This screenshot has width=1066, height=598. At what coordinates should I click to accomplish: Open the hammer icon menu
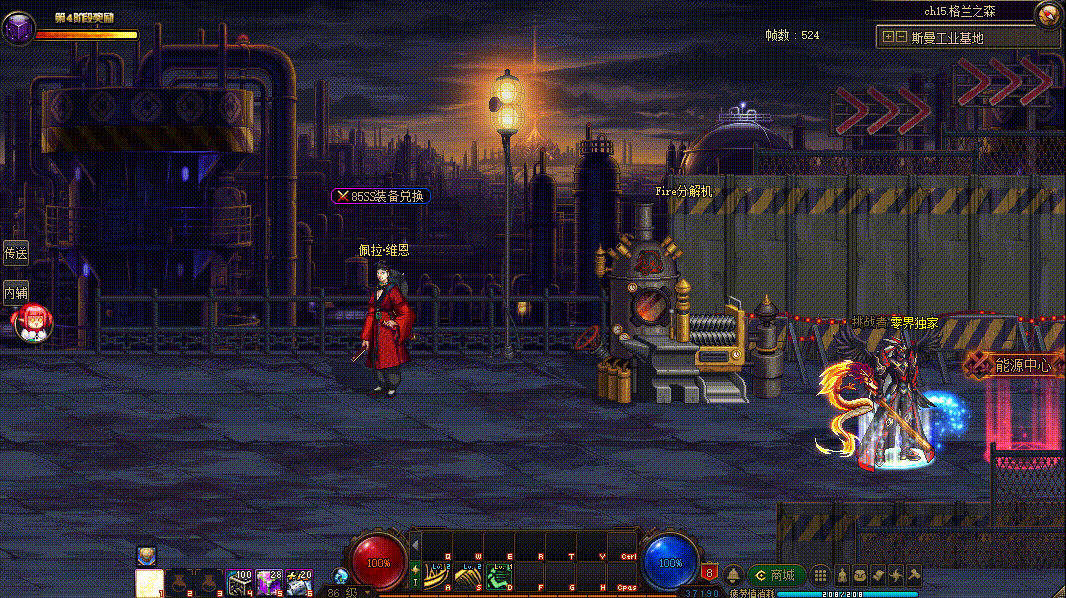tap(913, 575)
